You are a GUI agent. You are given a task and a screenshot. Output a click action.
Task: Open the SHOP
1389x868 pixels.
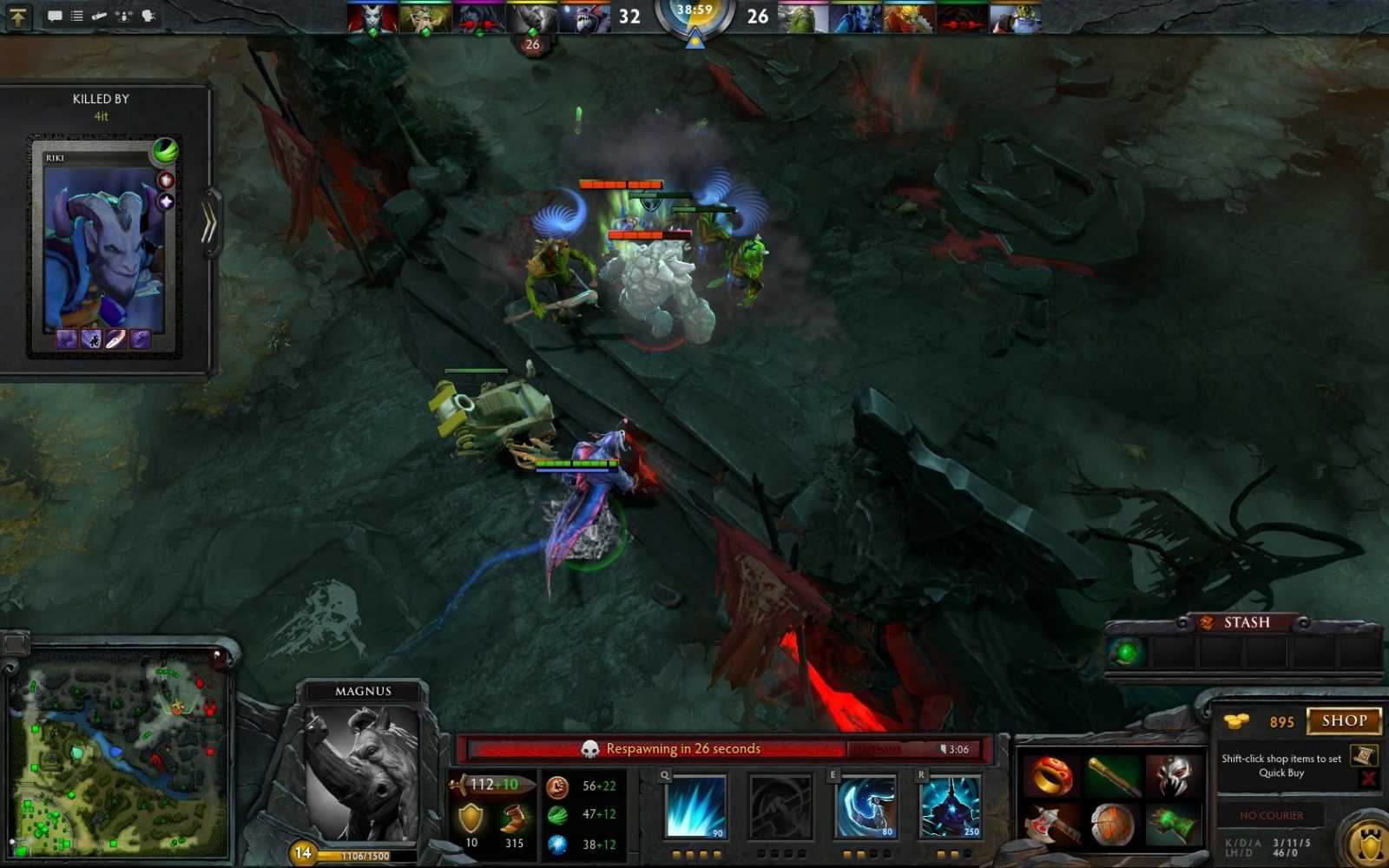(x=1344, y=721)
